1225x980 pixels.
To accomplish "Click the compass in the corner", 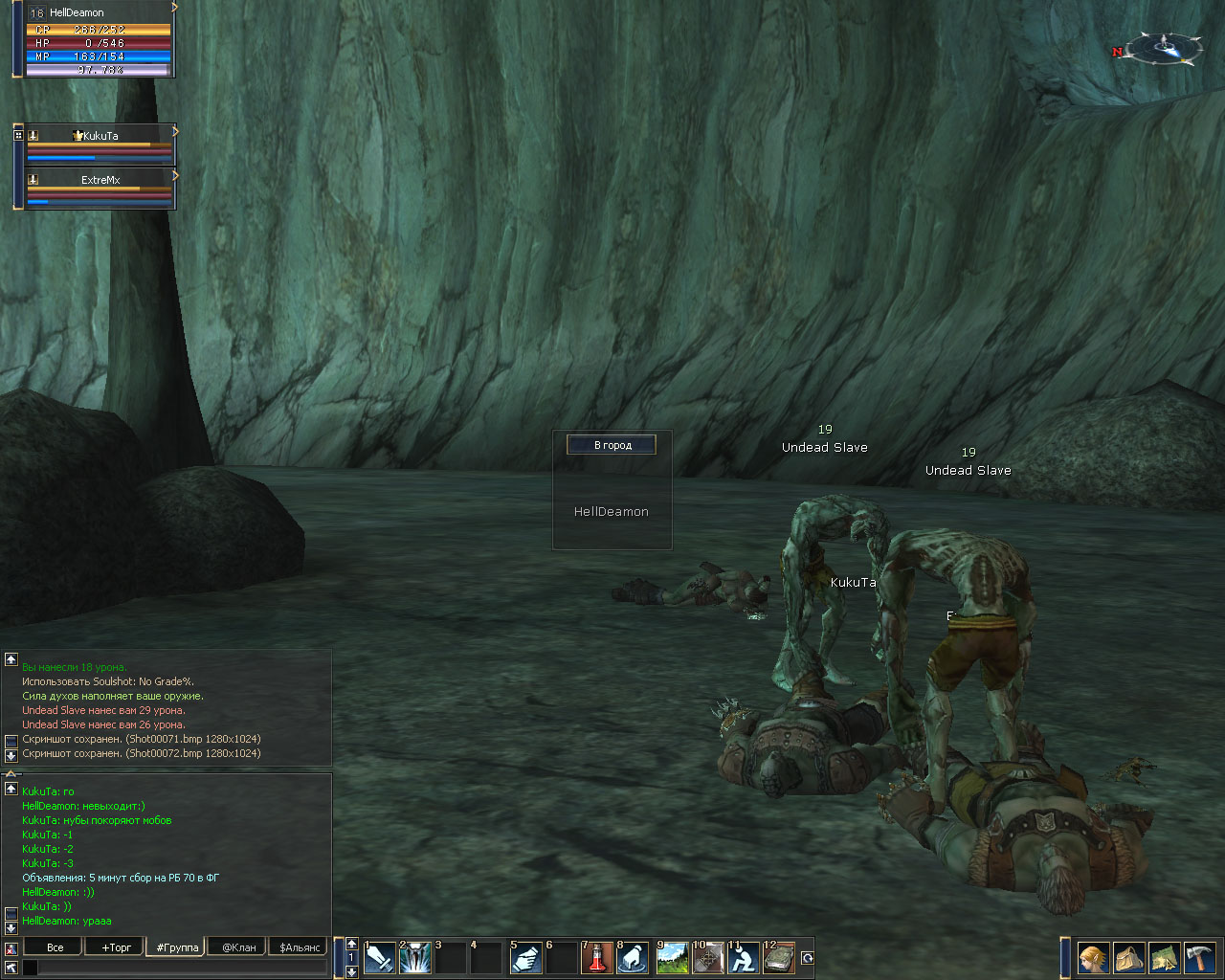I will point(1164,47).
